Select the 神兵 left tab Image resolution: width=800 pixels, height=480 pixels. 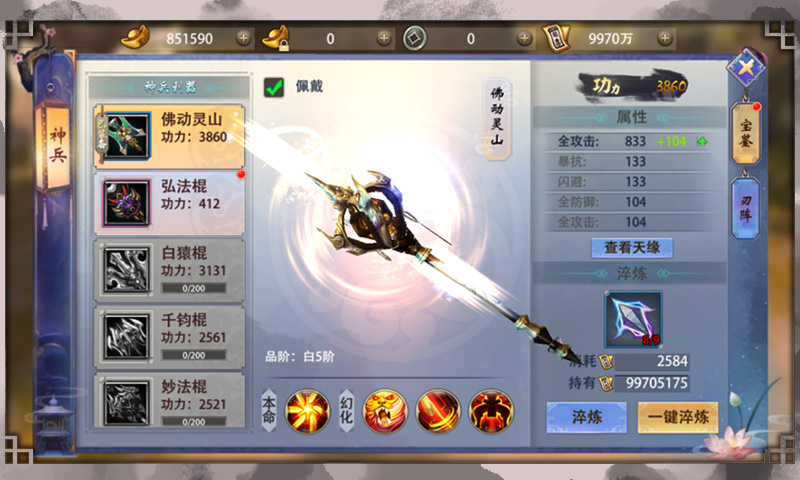[x=58, y=150]
